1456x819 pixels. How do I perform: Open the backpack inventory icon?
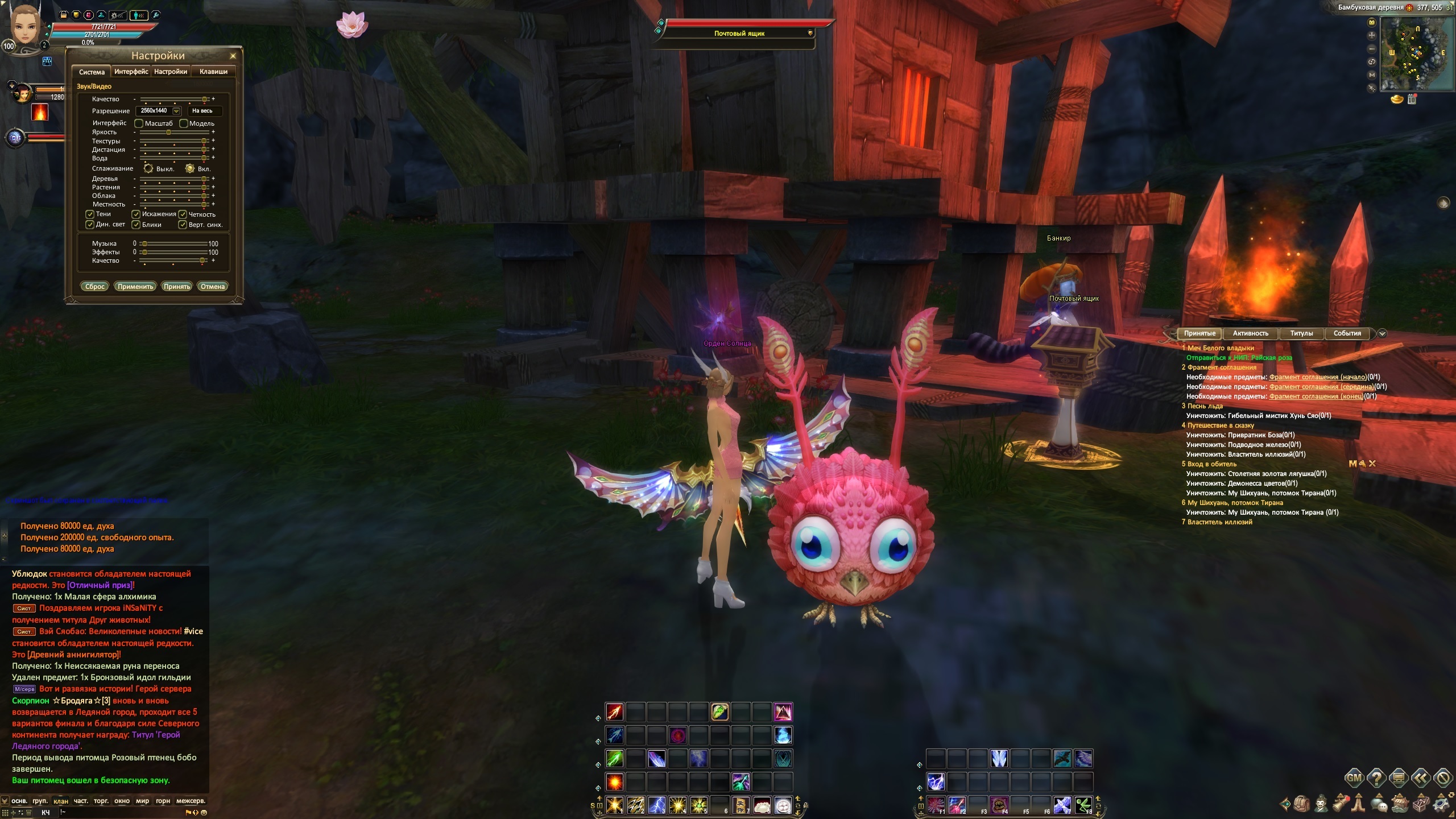1301,804
